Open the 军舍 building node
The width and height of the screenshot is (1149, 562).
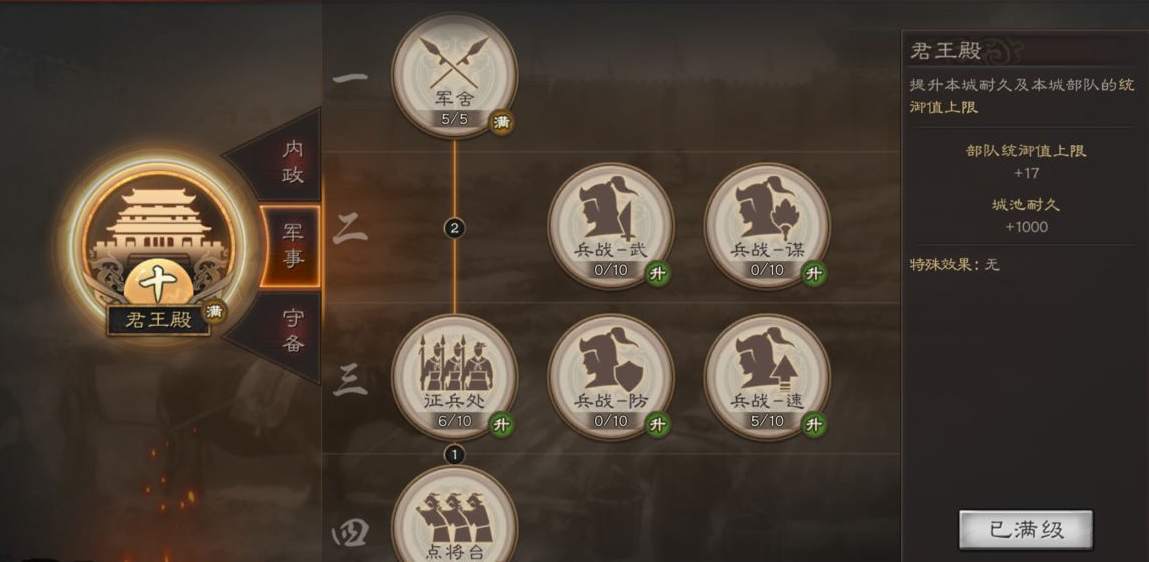454,75
